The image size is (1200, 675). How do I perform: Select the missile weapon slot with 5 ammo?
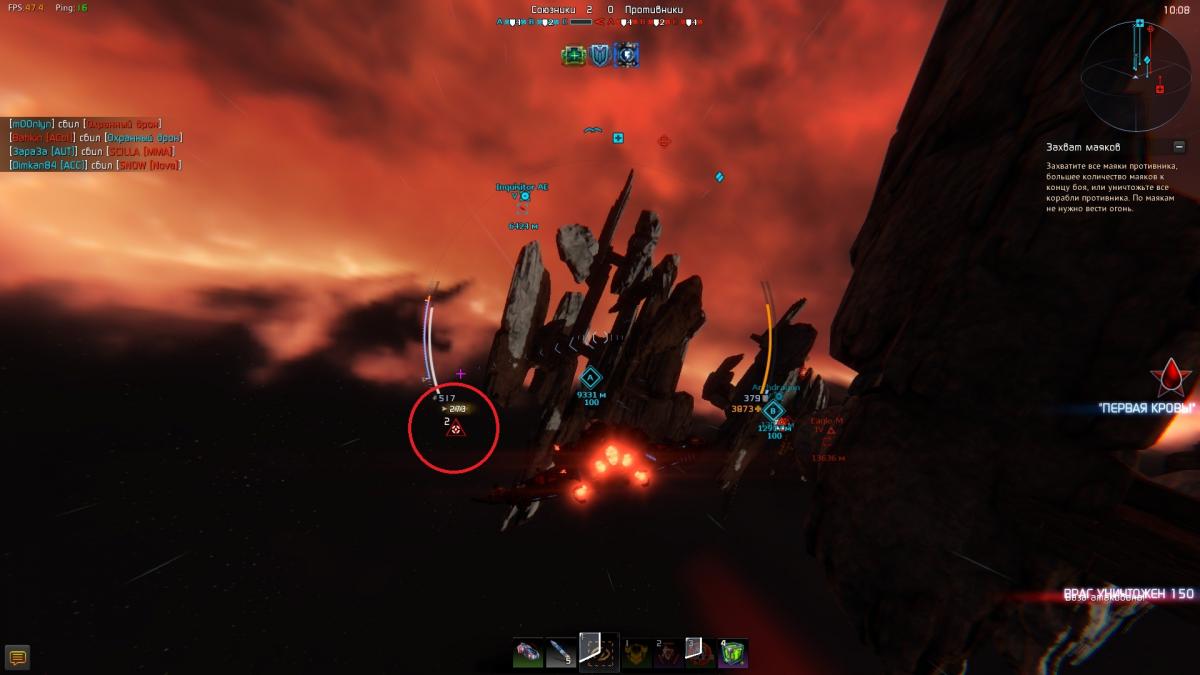tap(562, 653)
